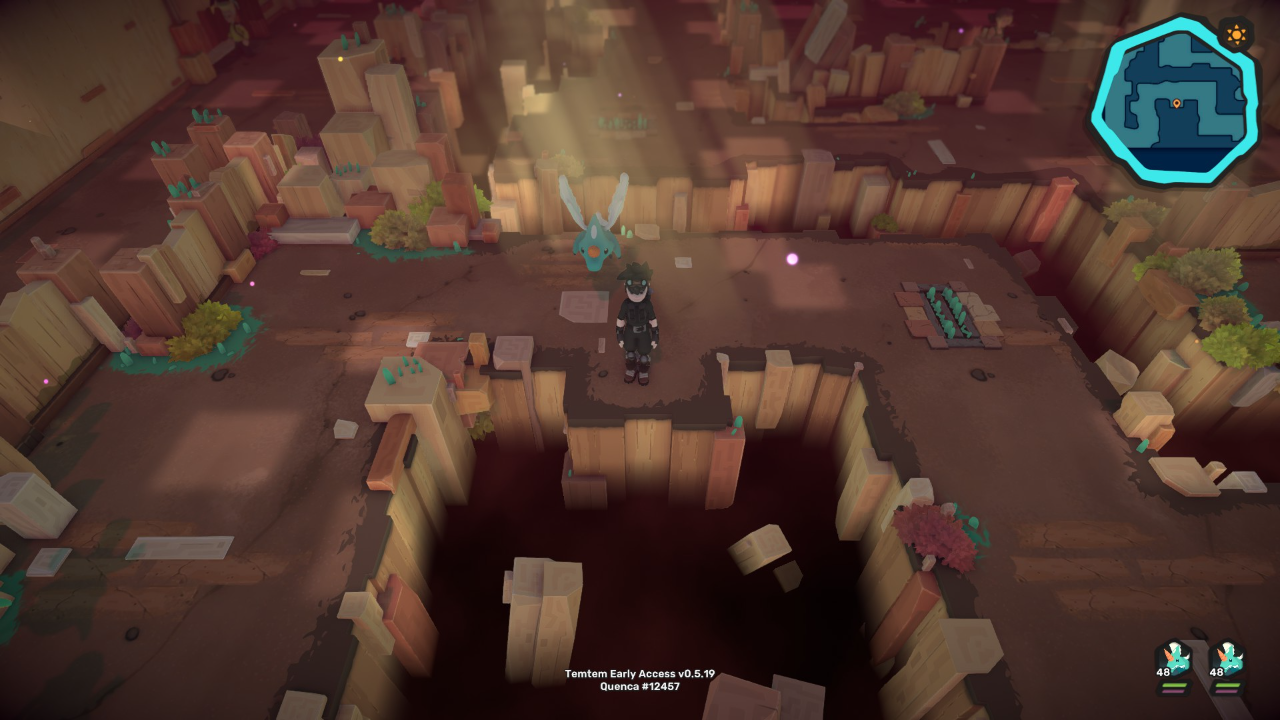The image size is (1280, 720).
Task: Select the orange player marker on minimap
Action: pyautogui.click(x=1177, y=104)
